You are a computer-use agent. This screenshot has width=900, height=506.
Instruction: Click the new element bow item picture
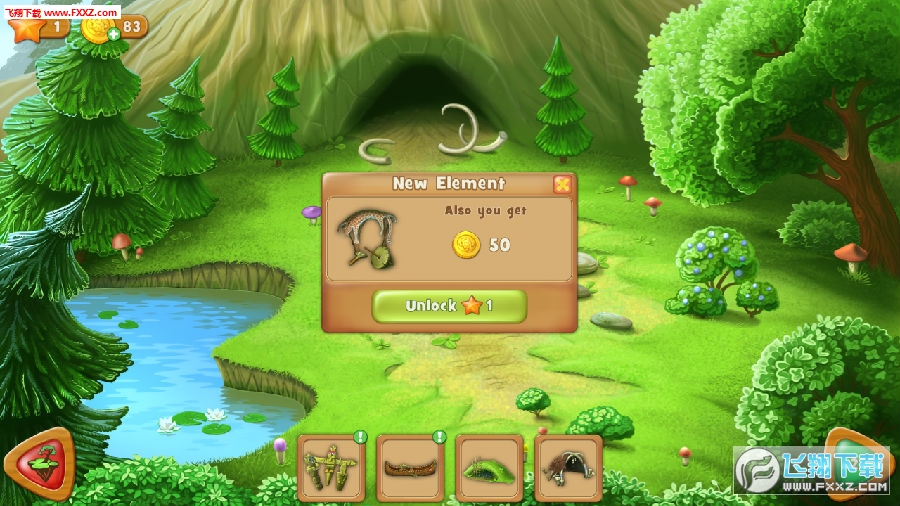pyautogui.click(x=367, y=239)
